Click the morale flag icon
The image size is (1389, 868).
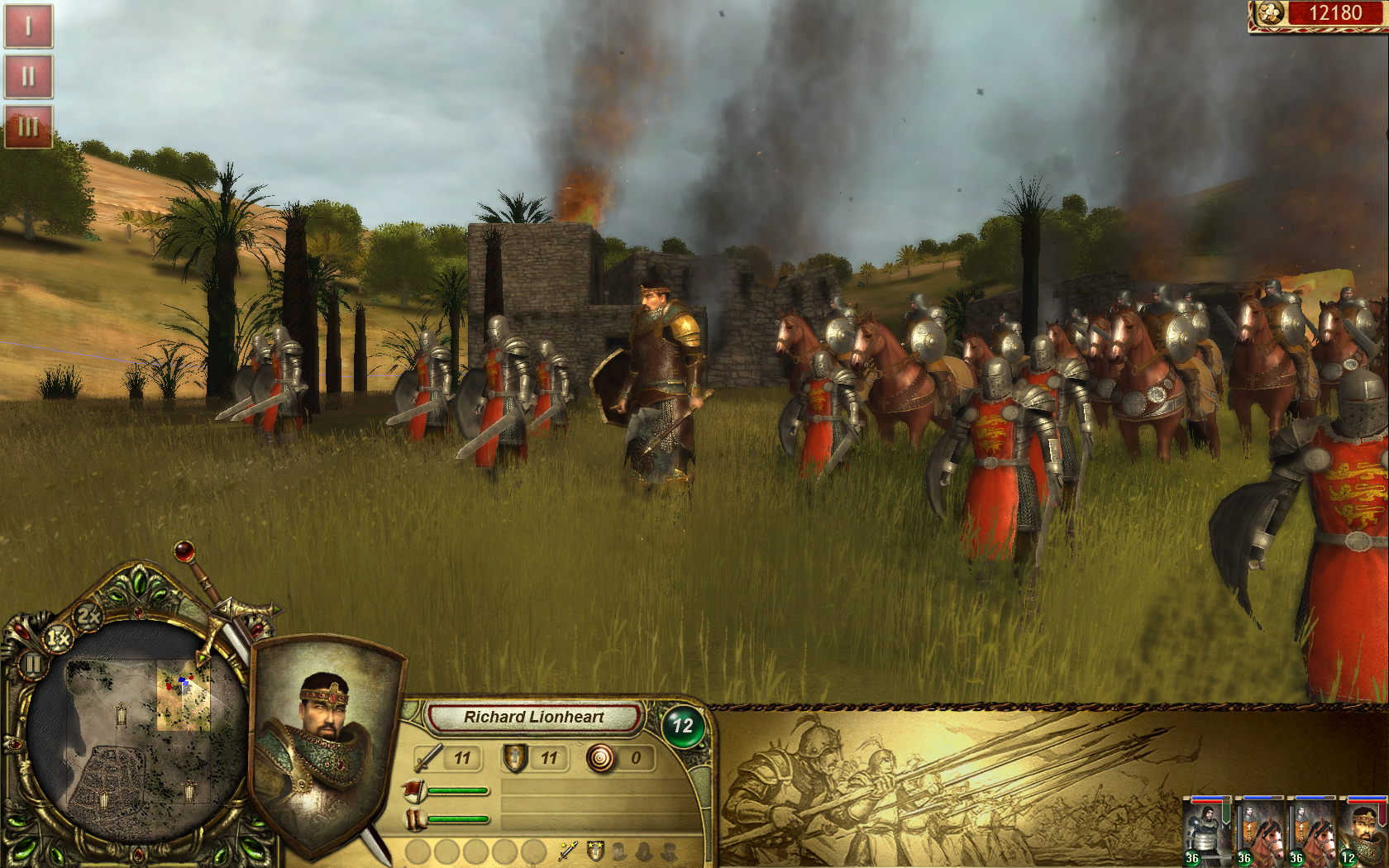(413, 789)
